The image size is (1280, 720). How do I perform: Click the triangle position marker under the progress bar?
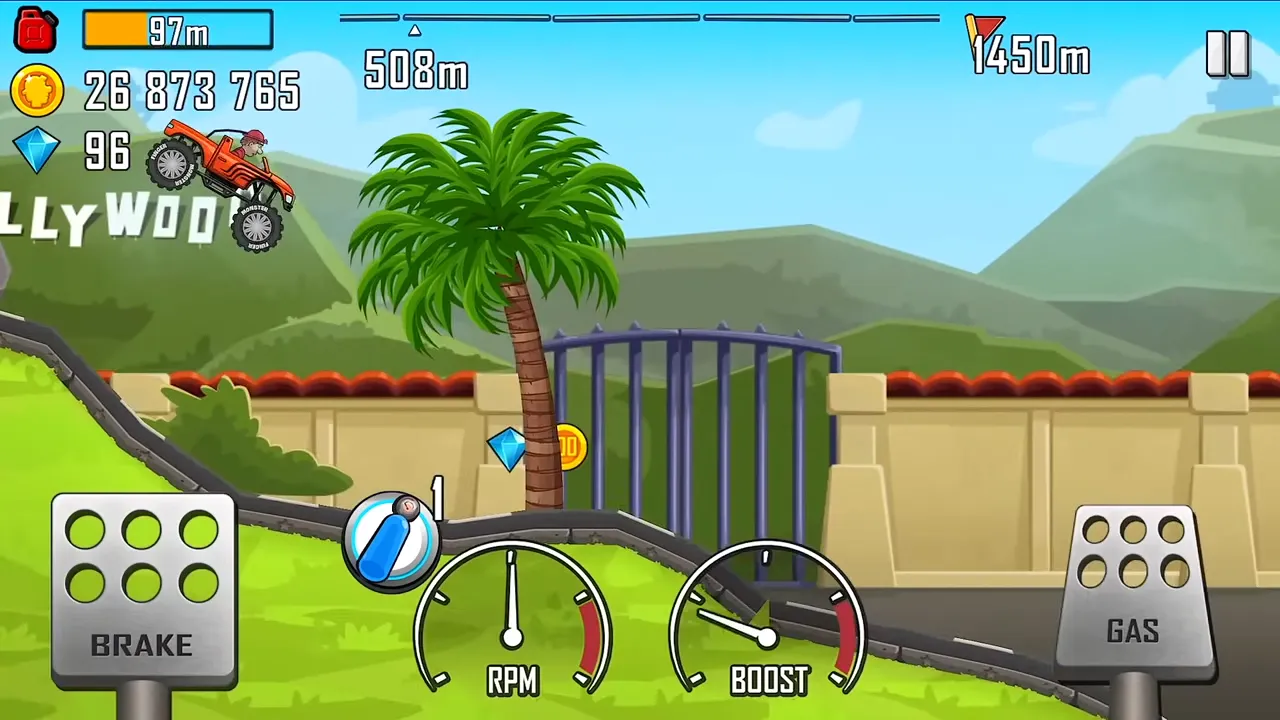click(415, 30)
